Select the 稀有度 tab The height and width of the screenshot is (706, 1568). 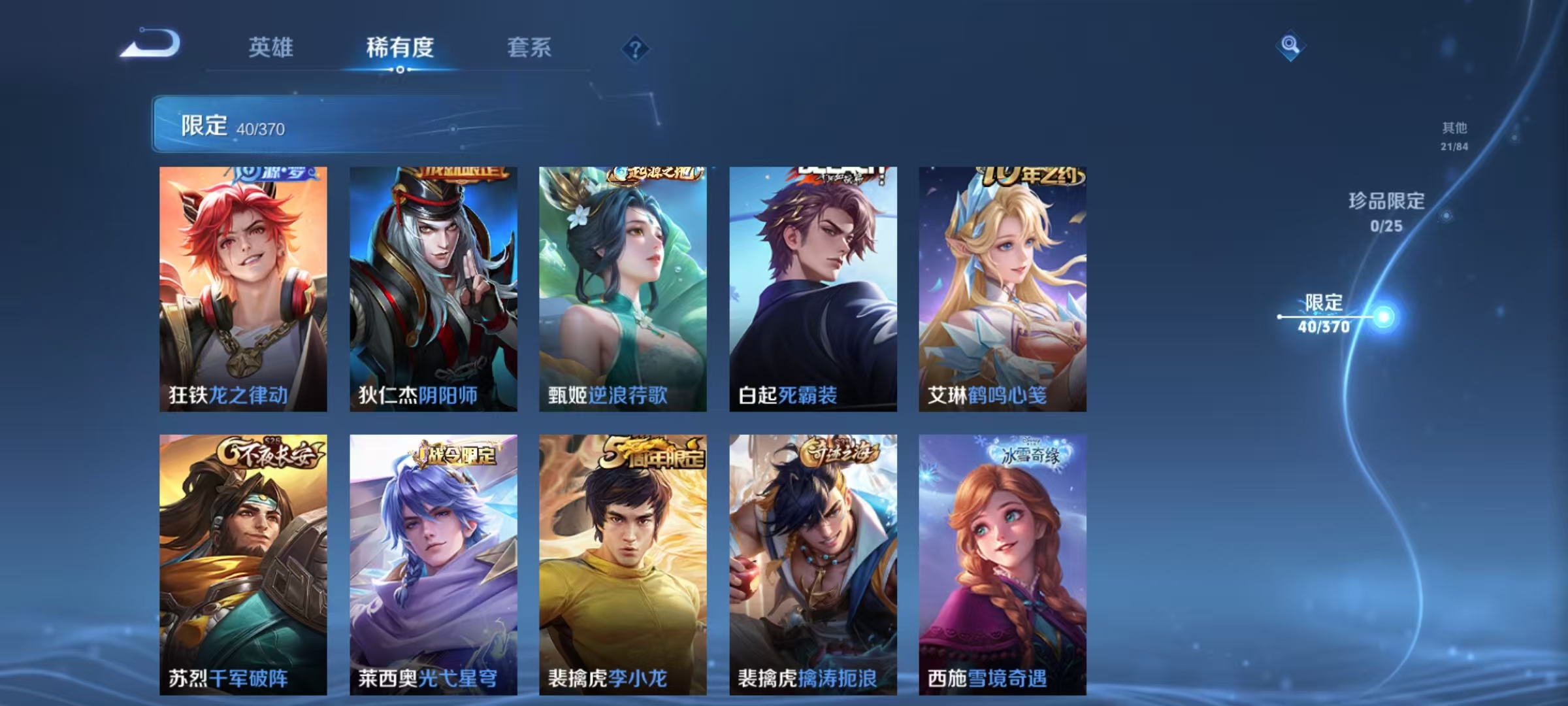click(x=401, y=48)
